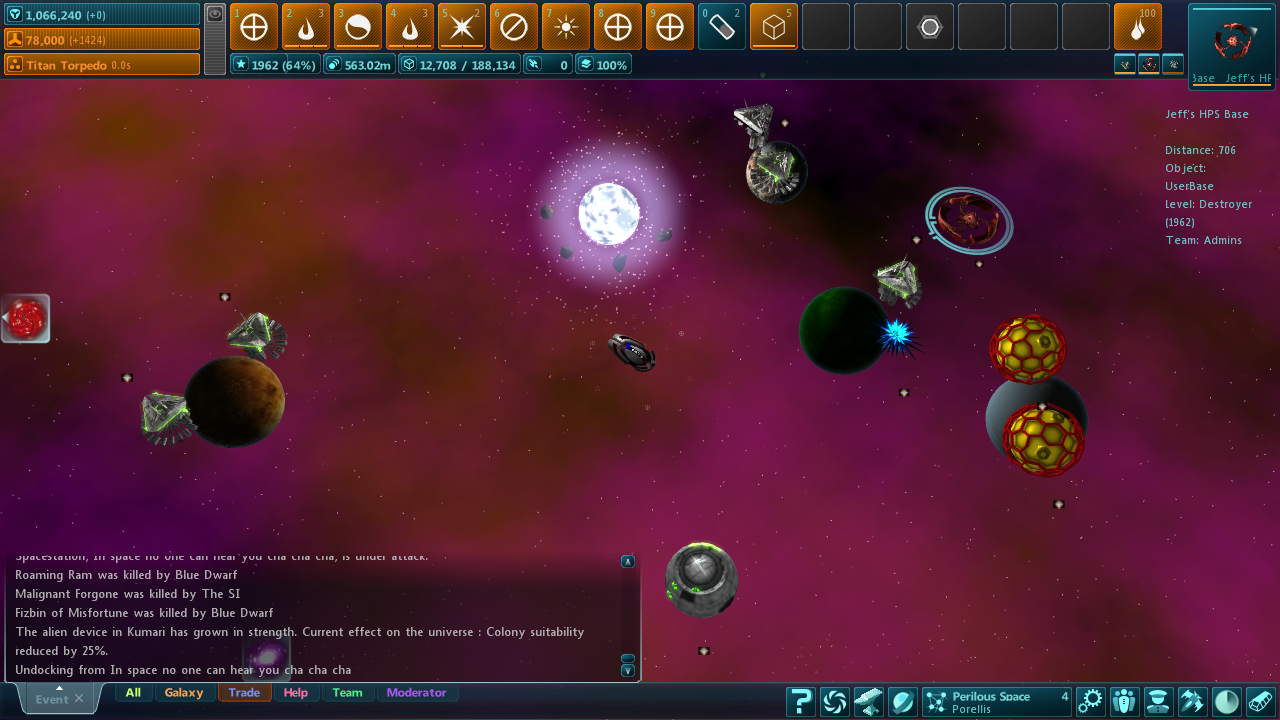The width and height of the screenshot is (1280, 720).
Task: Use the cube item in the hotbar
Action: click(x=774, y=27)
